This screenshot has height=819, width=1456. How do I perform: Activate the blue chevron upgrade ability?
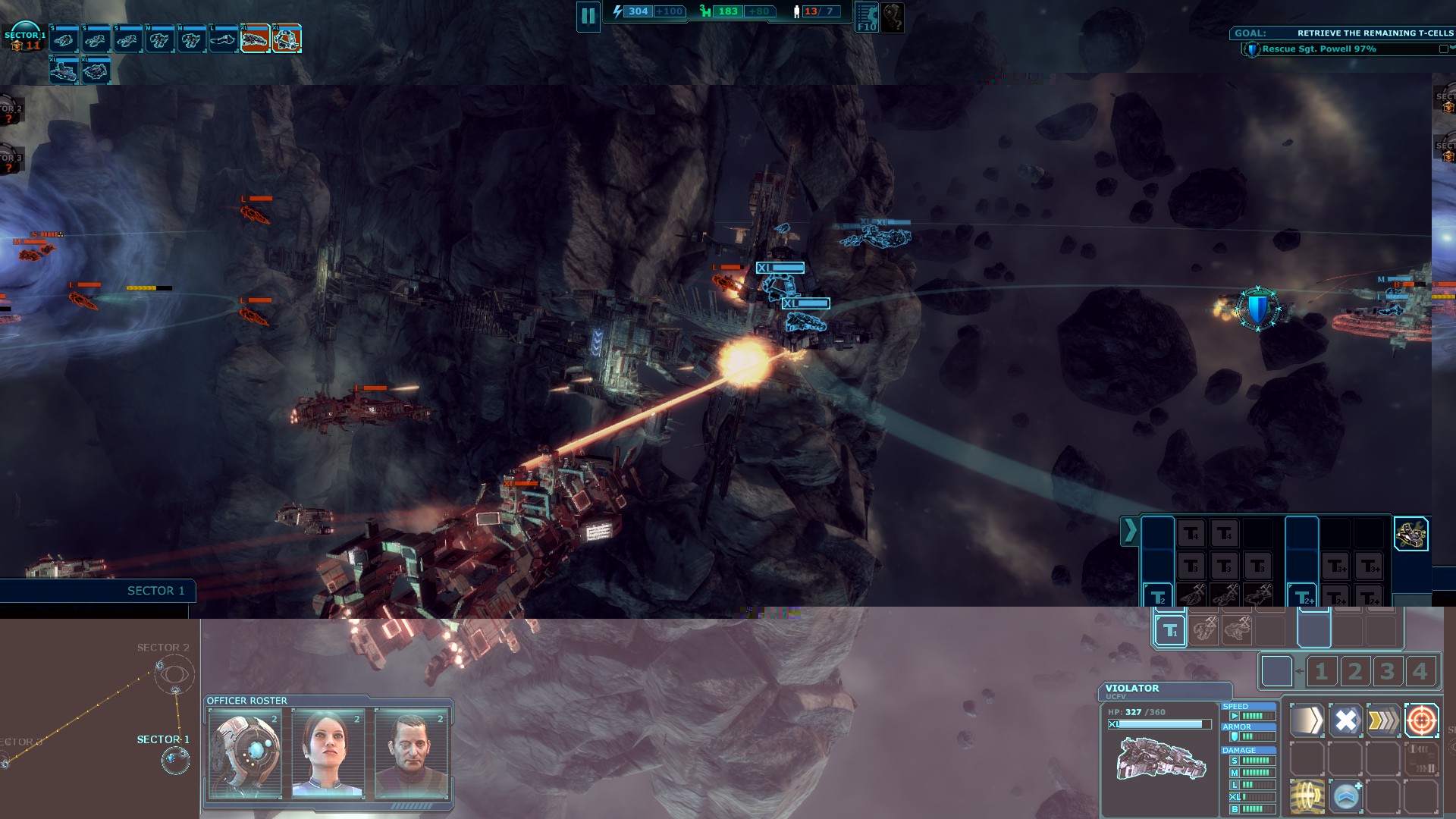pyautogui.click(x=1346, y=795)
